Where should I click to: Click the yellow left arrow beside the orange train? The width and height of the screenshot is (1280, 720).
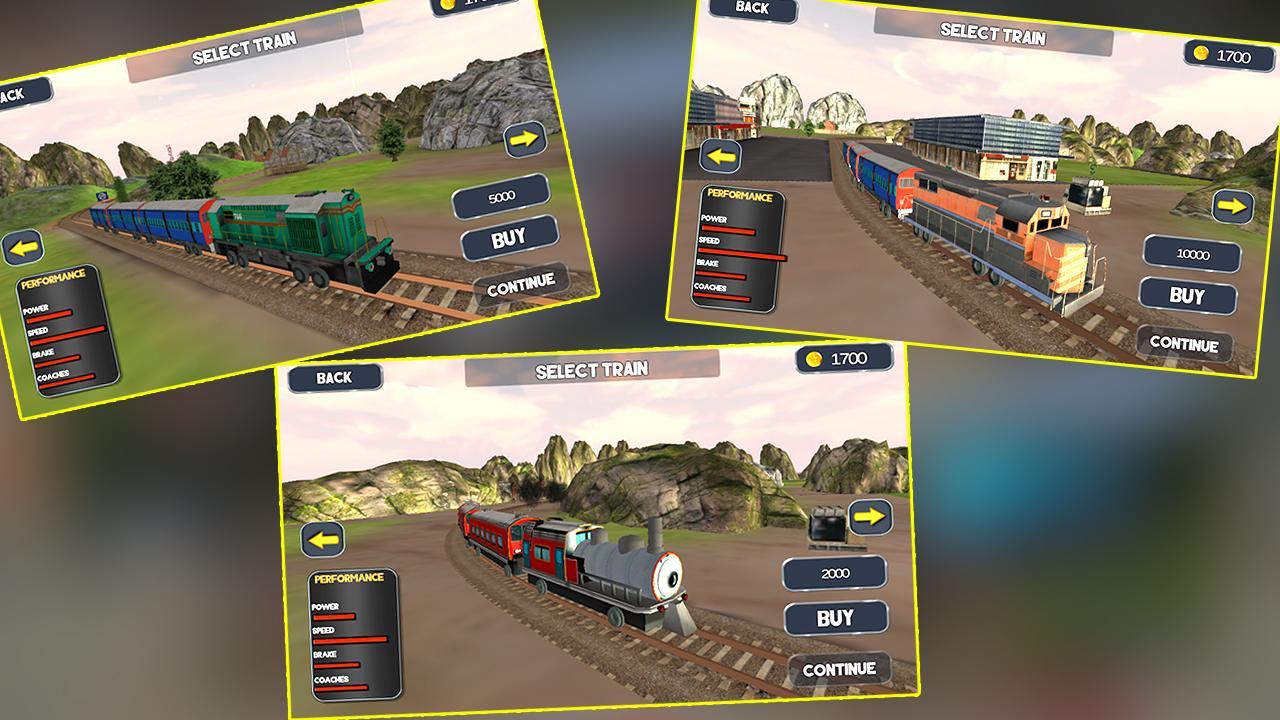tap(721, 156)
